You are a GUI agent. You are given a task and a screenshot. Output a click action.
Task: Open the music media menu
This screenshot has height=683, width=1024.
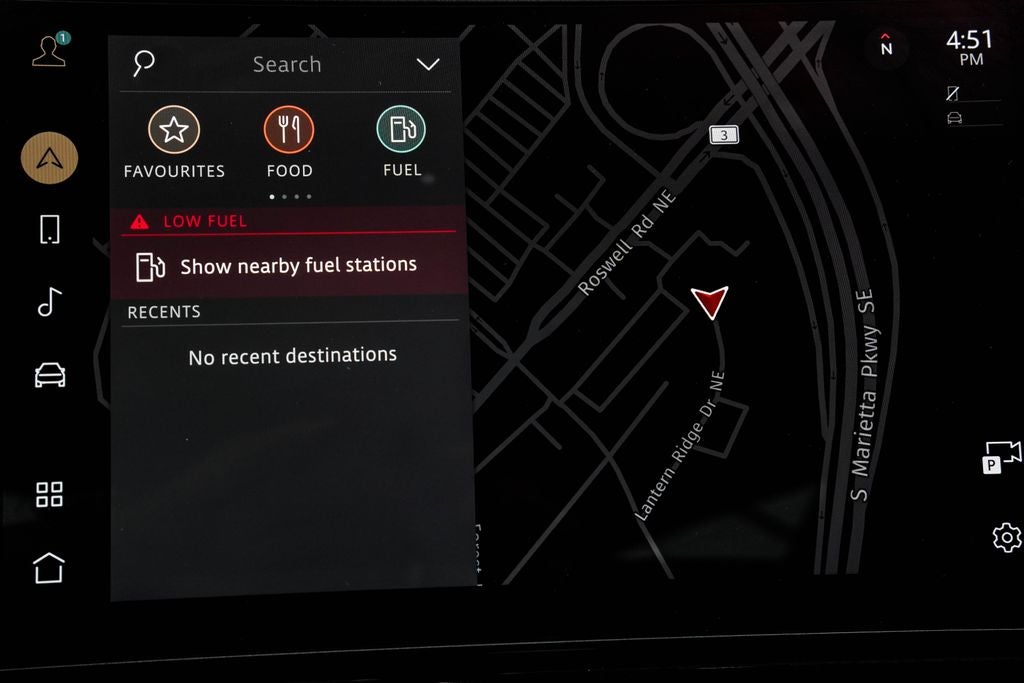tap(49, 301)
